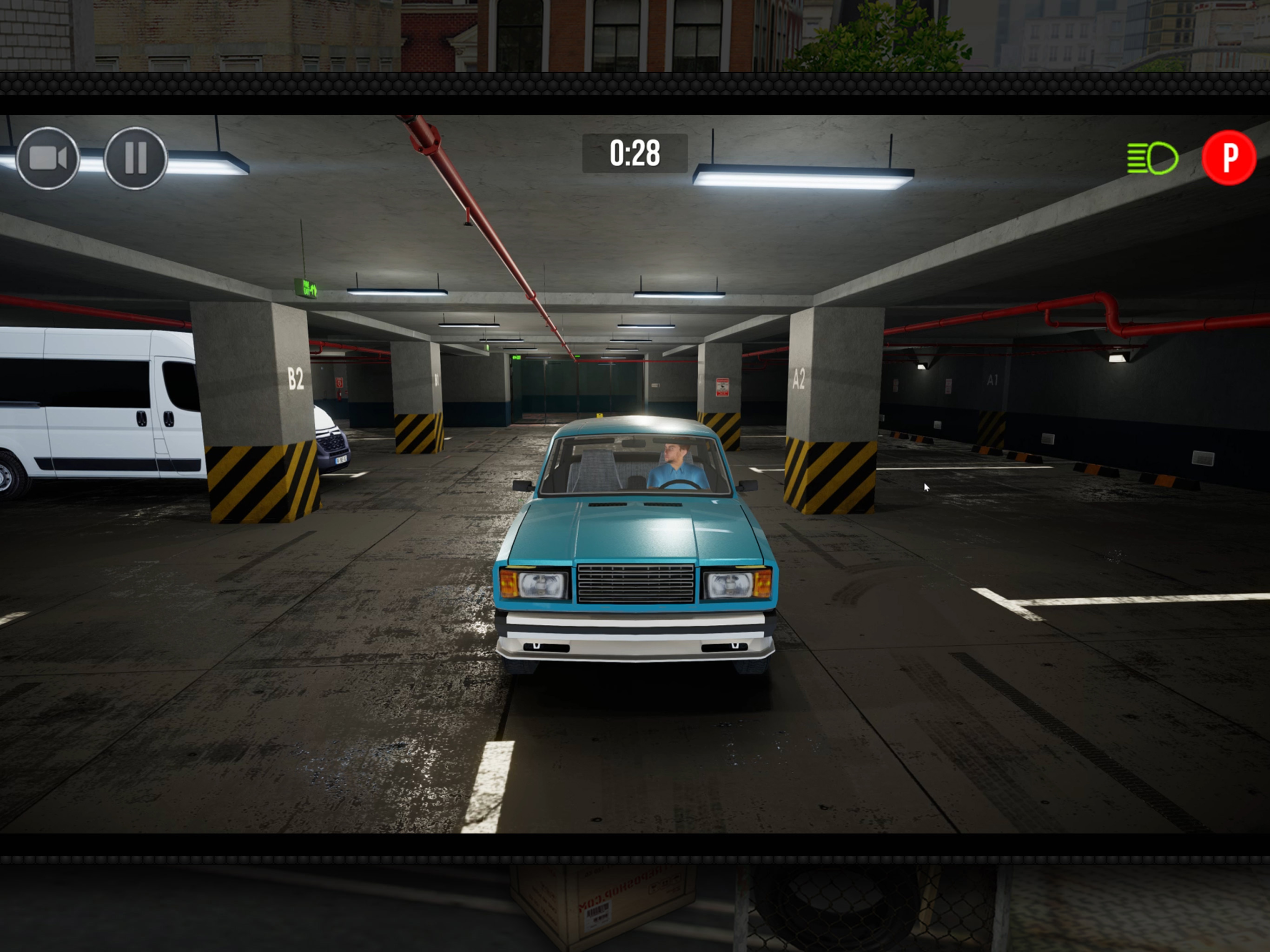The height and width of the screenshot is (952, 1270).
Task: Toggle the green headlights icon
Action: 1152,158
